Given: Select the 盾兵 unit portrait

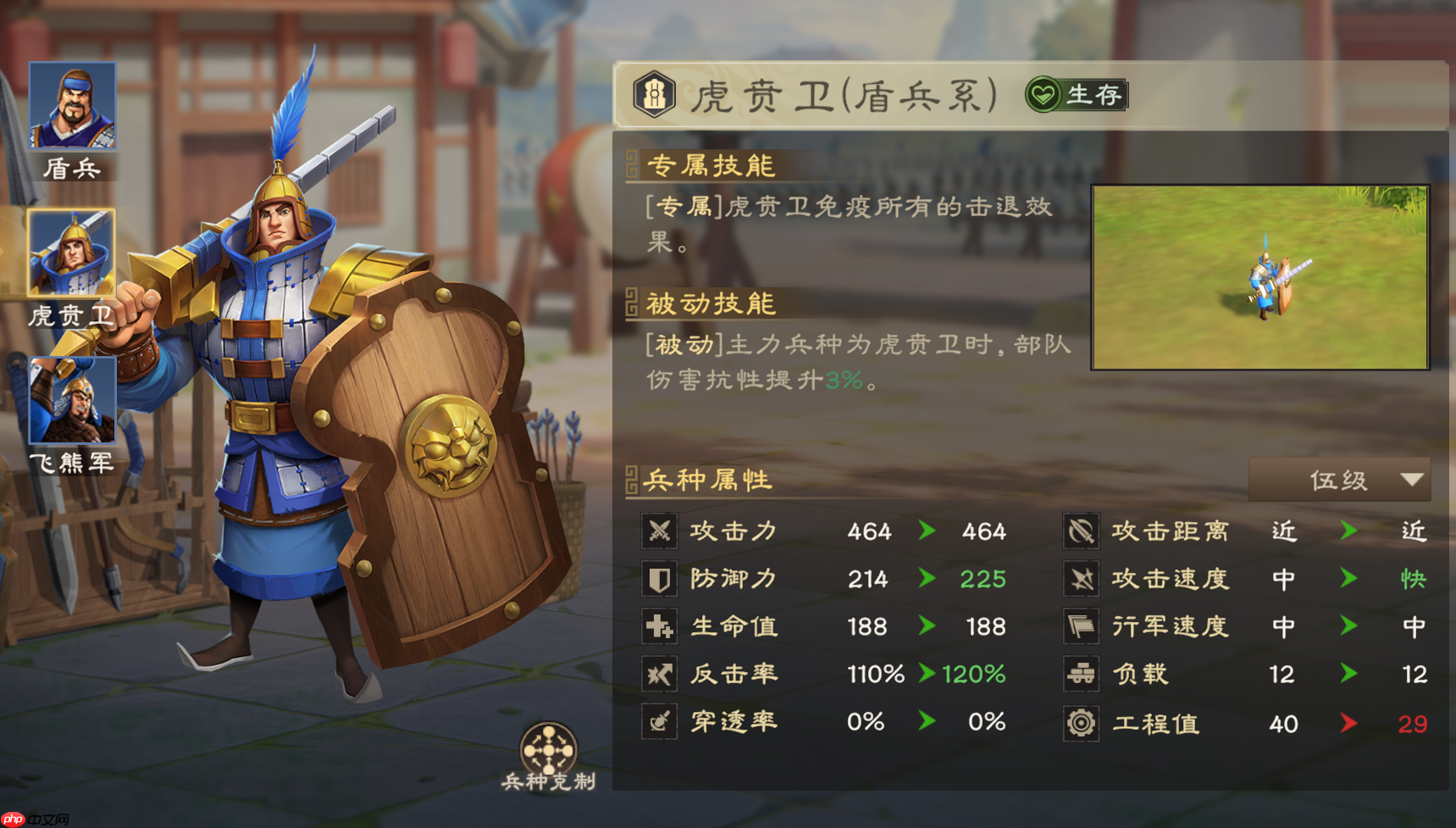Looking at the screenshot, I should pos(73,105).
